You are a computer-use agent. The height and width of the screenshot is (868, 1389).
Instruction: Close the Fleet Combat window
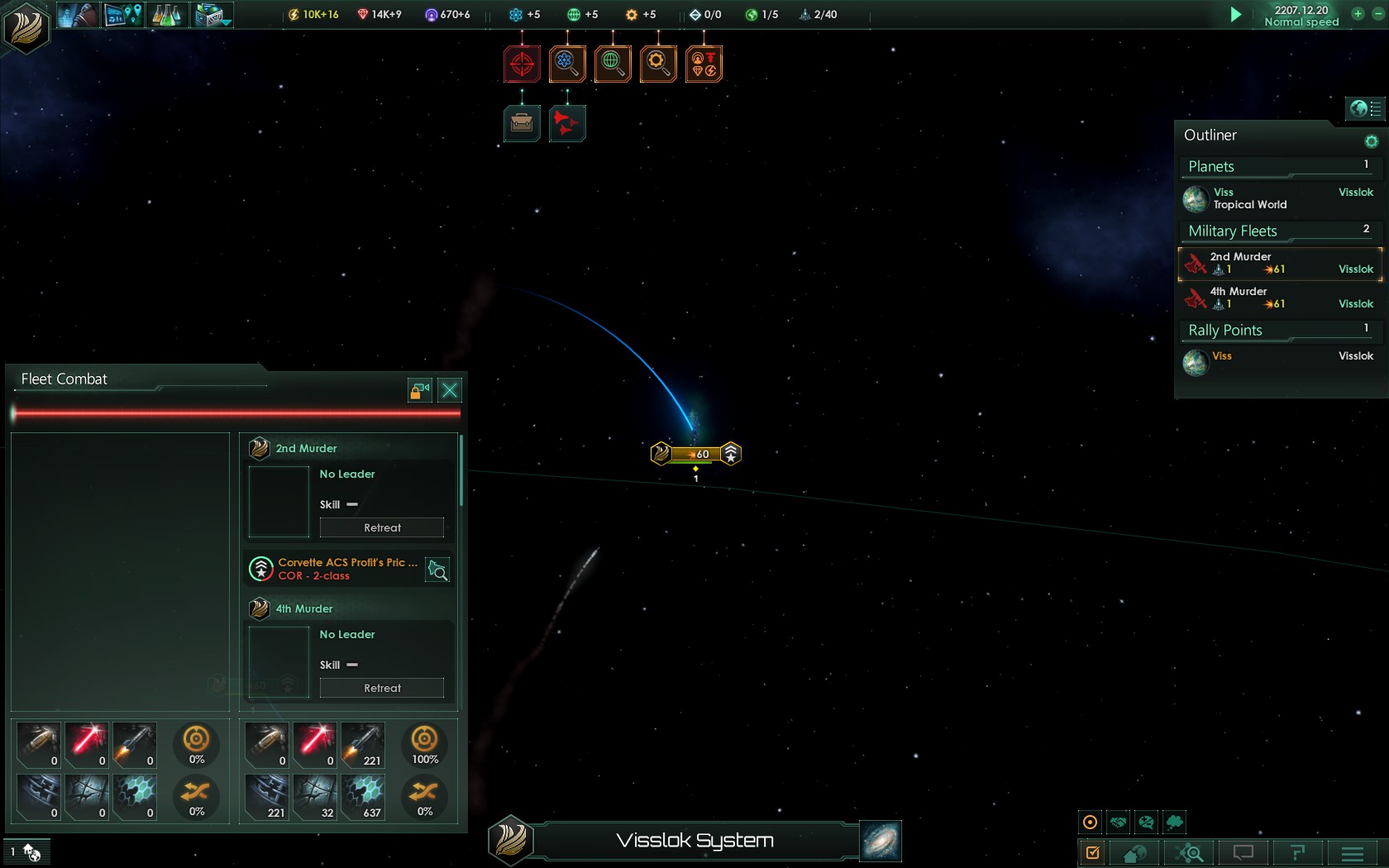click(x=450, y=390)
